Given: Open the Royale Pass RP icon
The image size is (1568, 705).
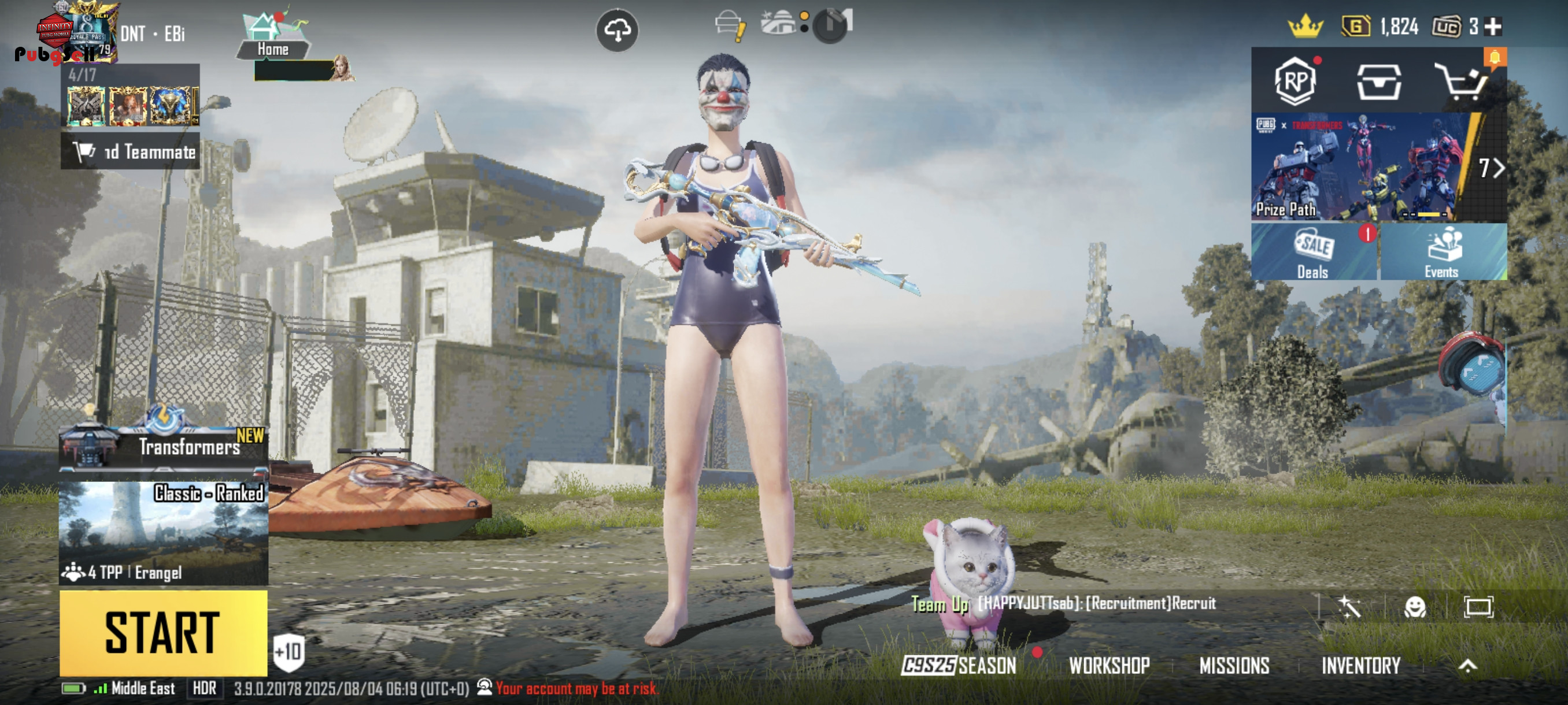Looking at the screenshot, I should [x=1295, y=81].
